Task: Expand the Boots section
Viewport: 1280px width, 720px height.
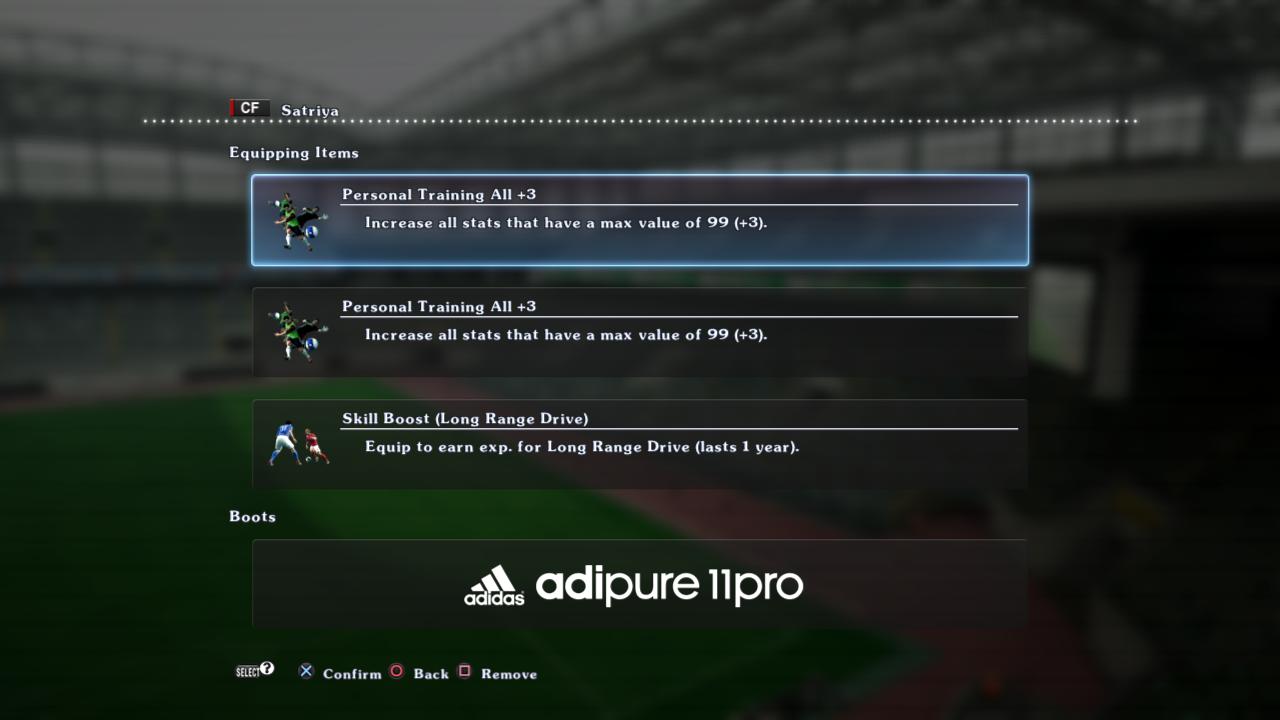Action: pyautogui.click(x=252, y=517)
